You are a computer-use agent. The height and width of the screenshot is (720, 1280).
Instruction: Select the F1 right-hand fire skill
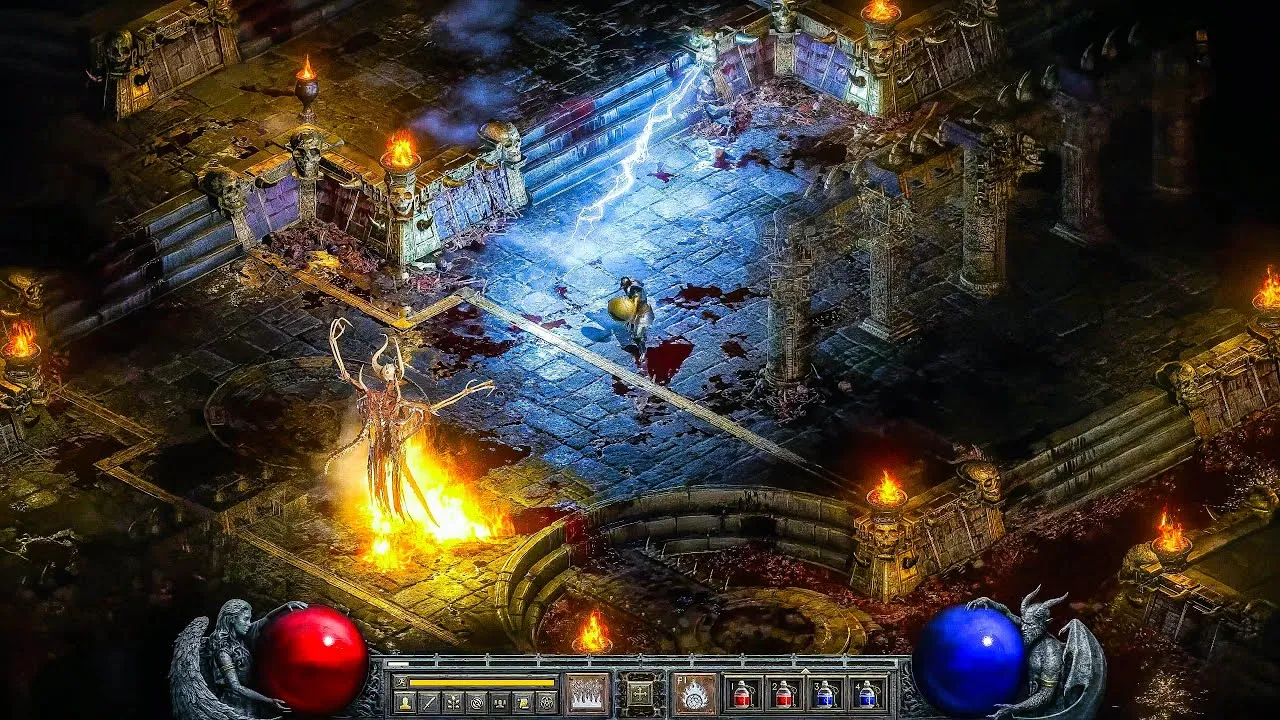694,692
